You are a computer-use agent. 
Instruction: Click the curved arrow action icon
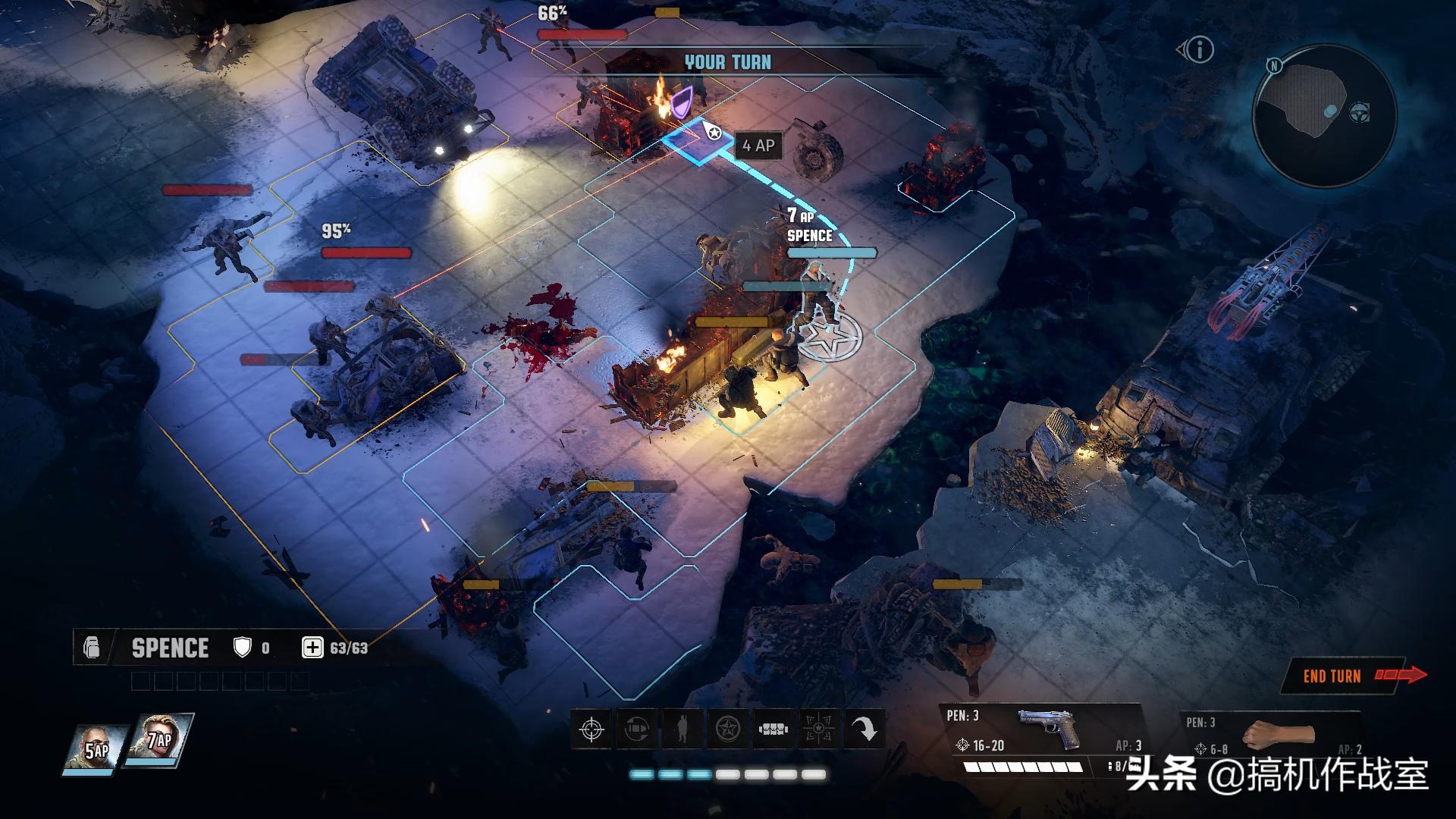pos(864,730)
